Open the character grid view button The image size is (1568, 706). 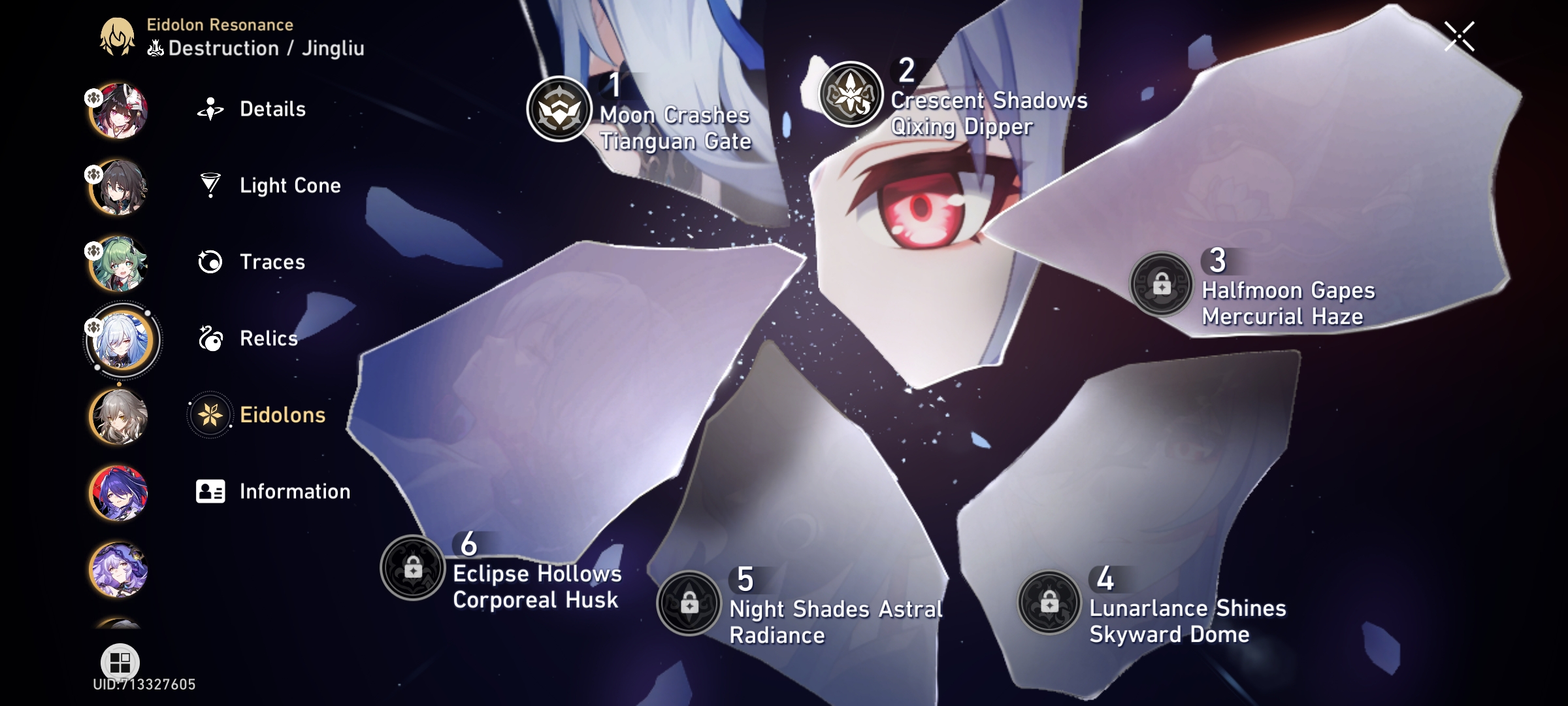click(x=120, y=662)
